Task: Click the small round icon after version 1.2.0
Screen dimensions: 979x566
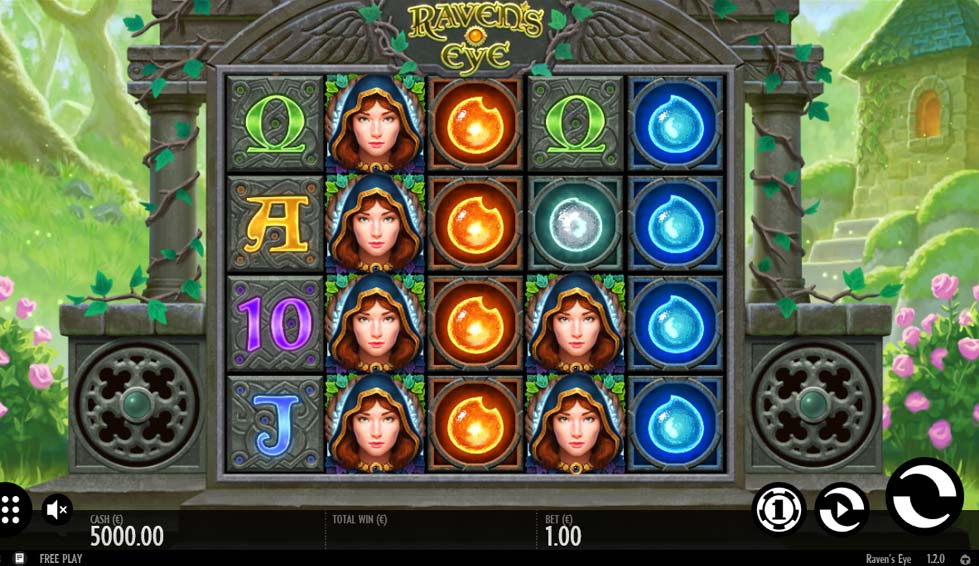Action: (965, 559)
